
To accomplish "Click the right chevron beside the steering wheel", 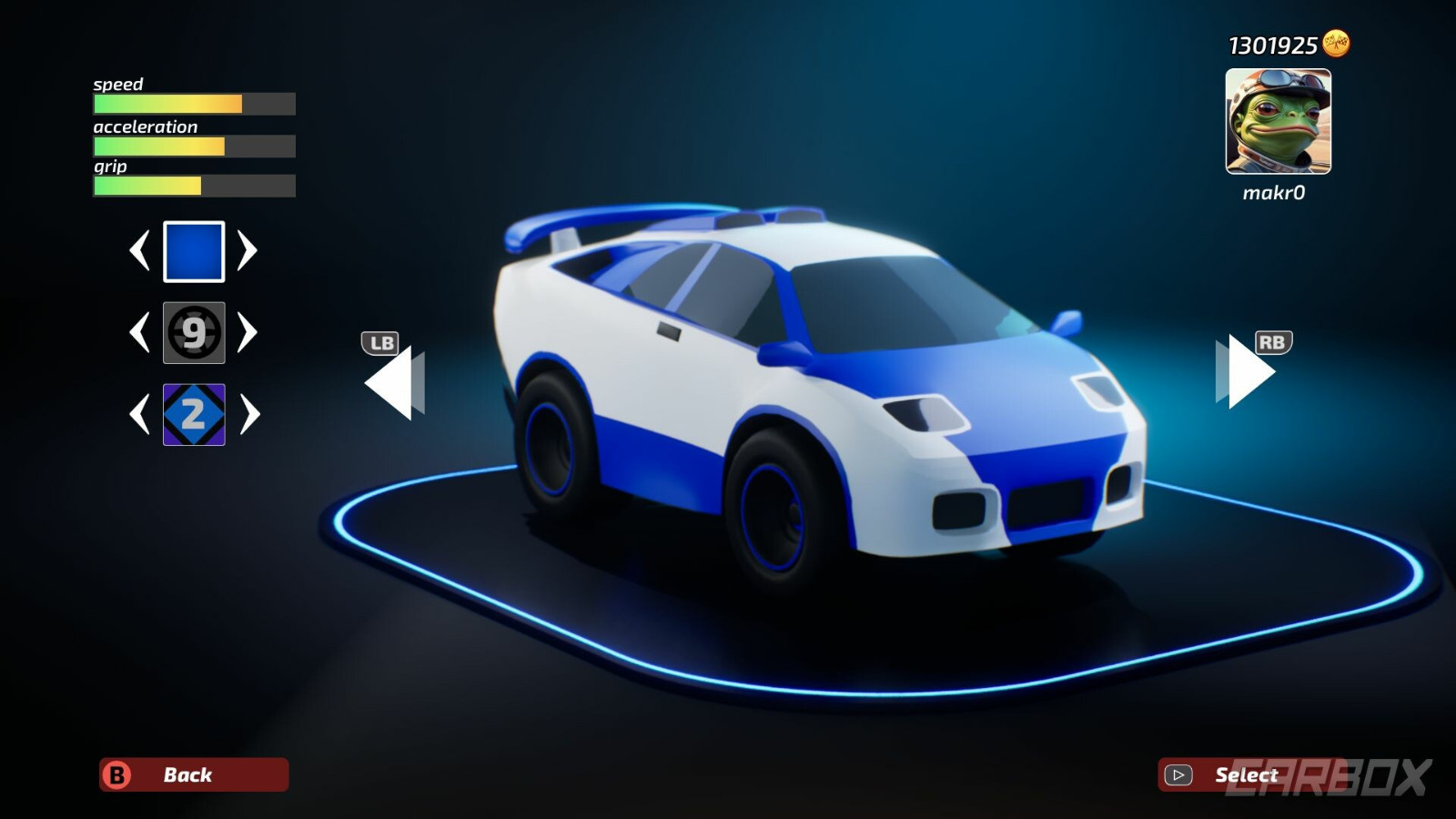I will coord(247,332).
